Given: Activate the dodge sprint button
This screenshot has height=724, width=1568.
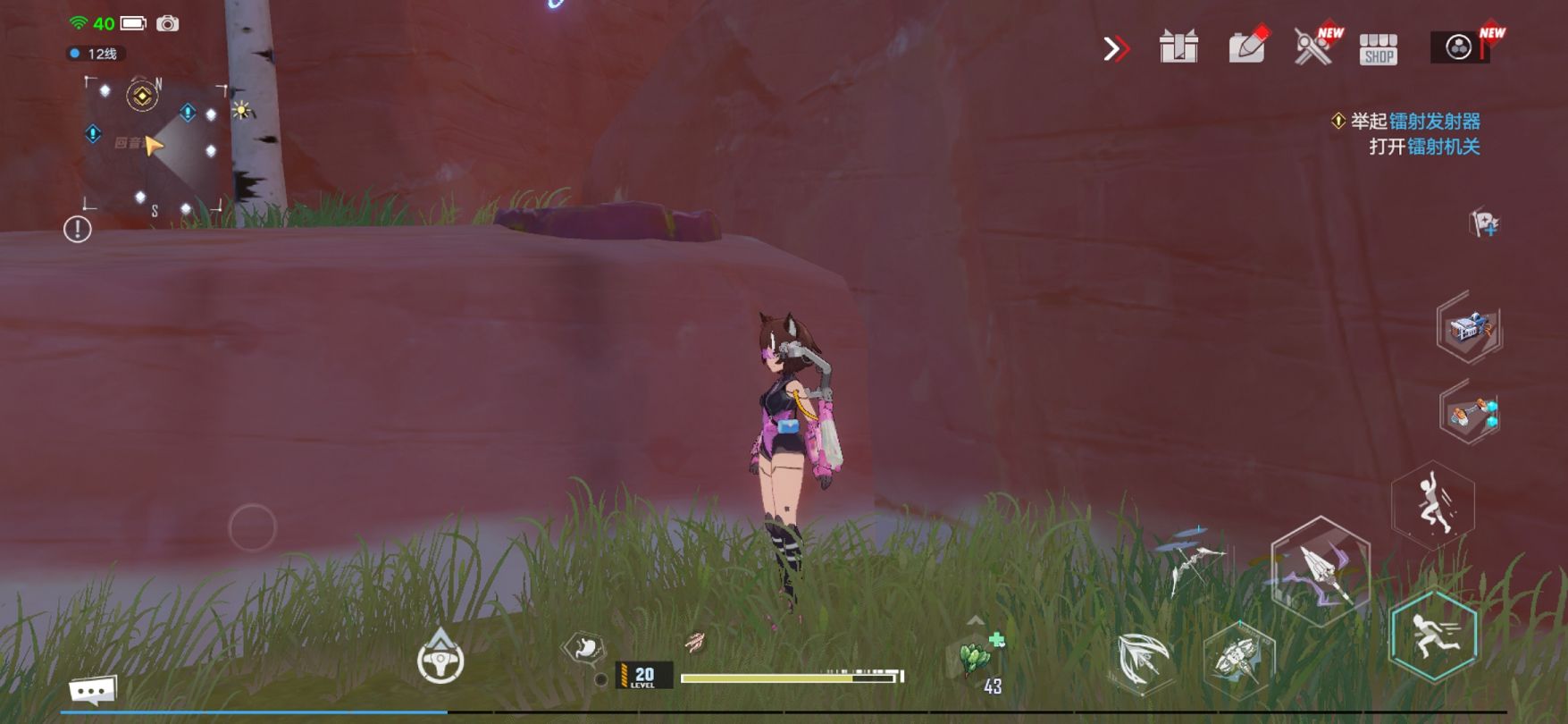Looking at the screenshot, I should (1433, 636).
